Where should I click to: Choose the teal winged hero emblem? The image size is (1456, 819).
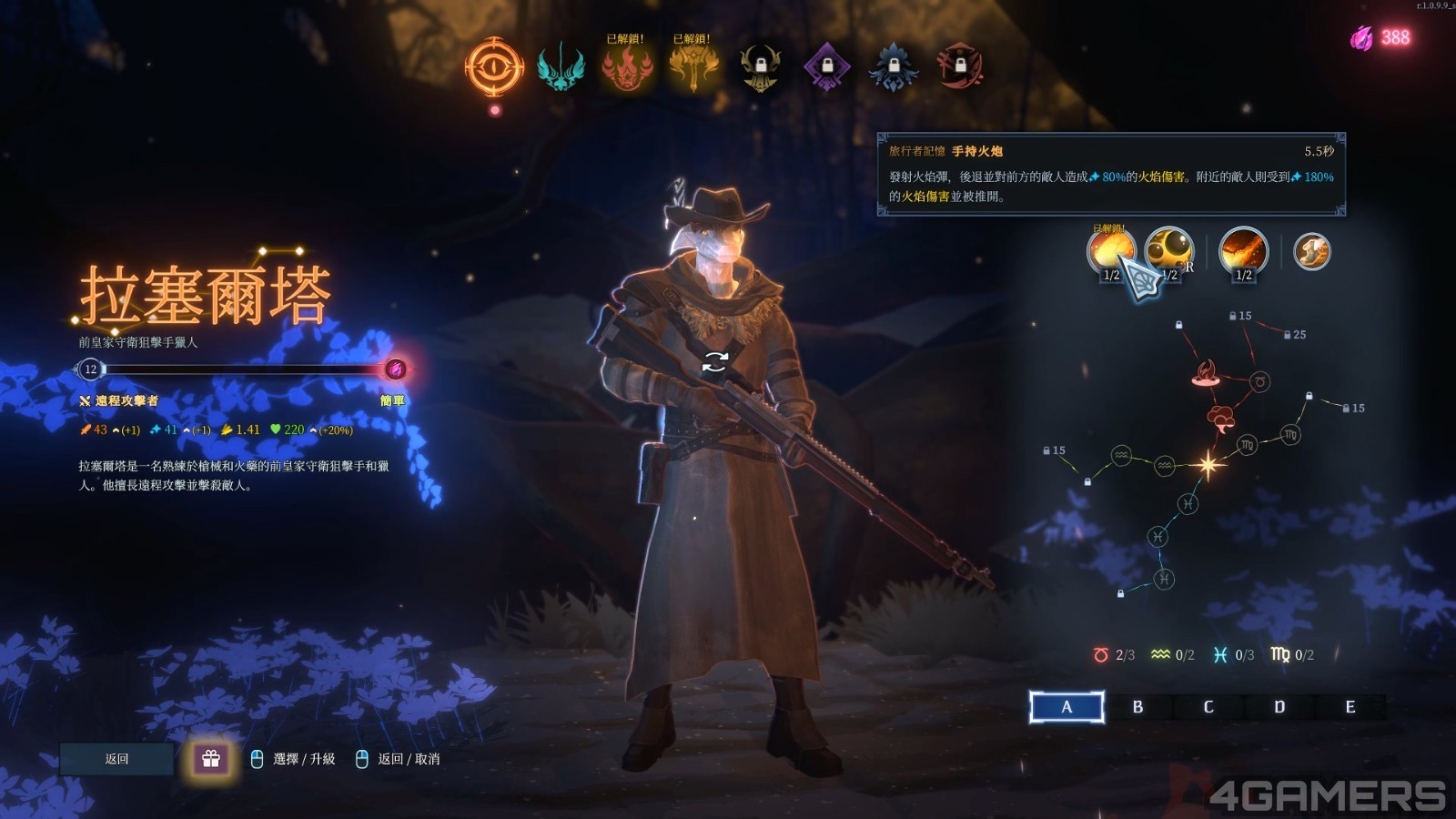(x=561, y=66)
